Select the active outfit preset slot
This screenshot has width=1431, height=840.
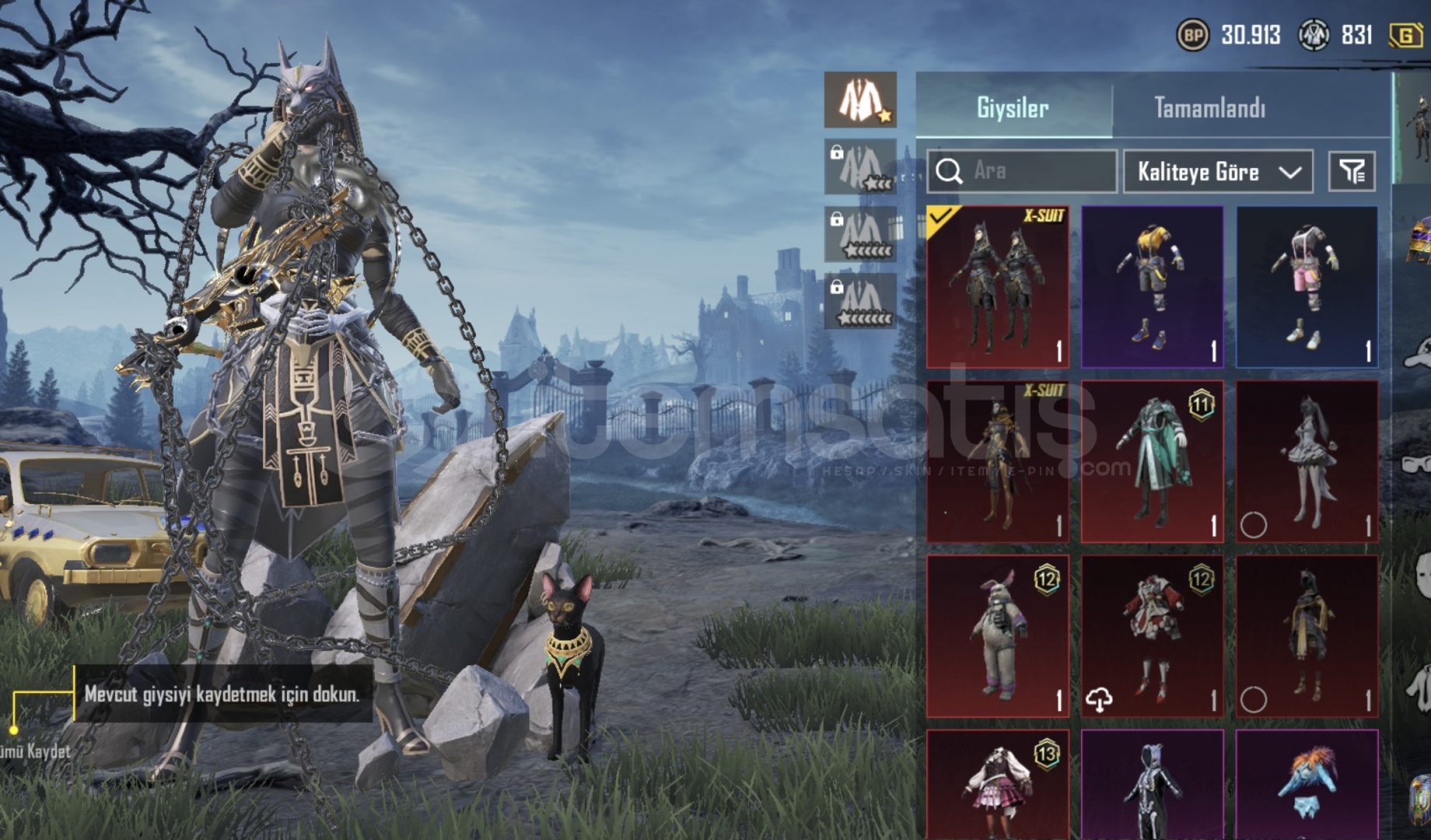(860, 100)
